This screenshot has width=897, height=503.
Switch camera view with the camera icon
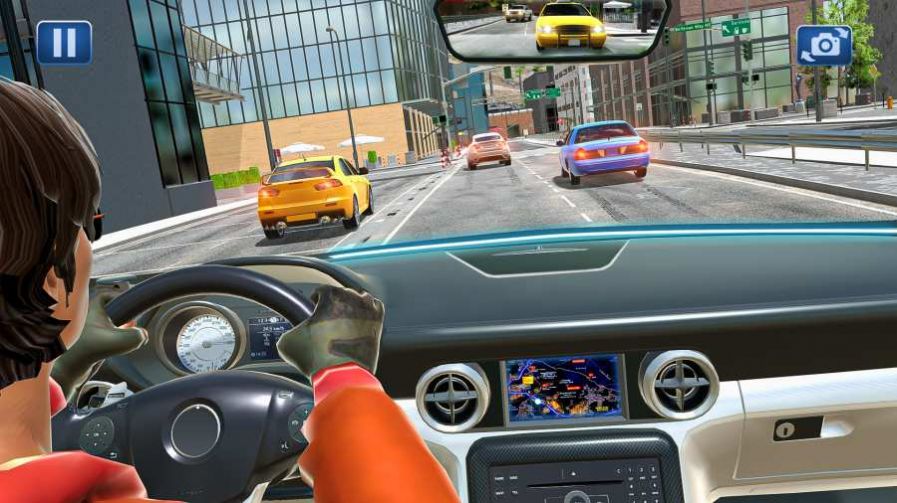coord(824,45)
